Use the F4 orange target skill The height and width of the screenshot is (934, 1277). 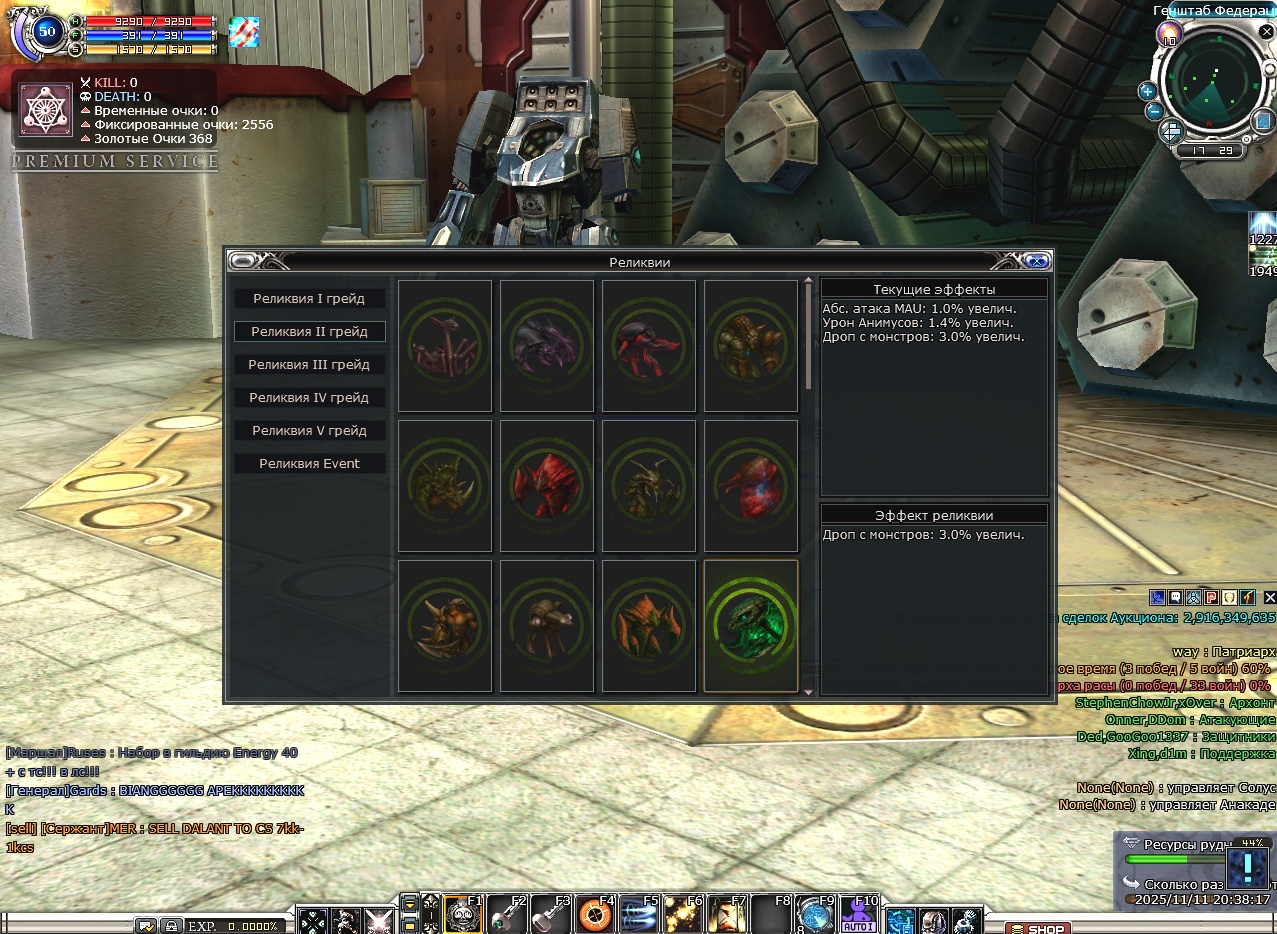pyautogui.click(x=595, y=916)
